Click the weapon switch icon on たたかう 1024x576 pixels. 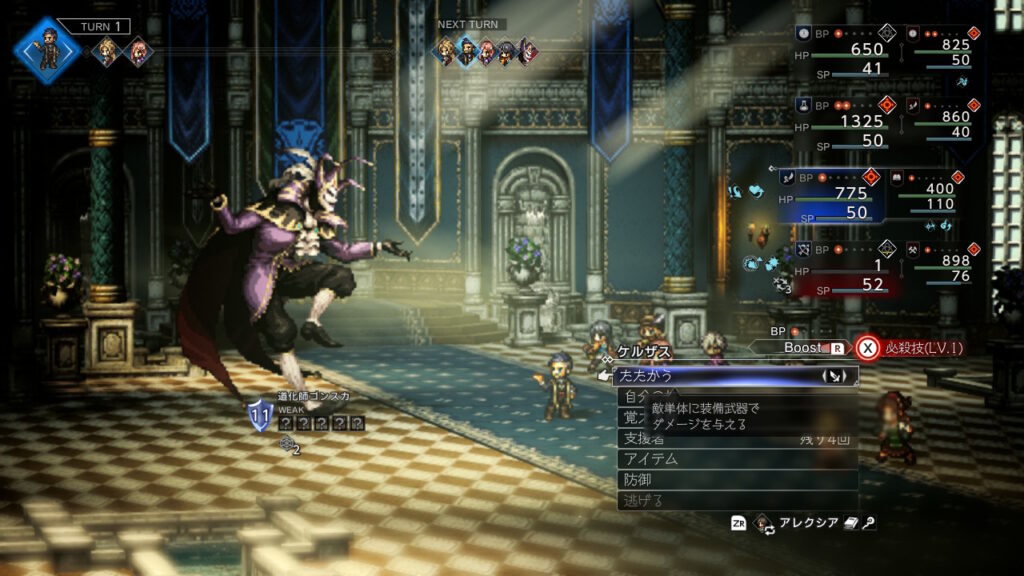click(834, 376)
